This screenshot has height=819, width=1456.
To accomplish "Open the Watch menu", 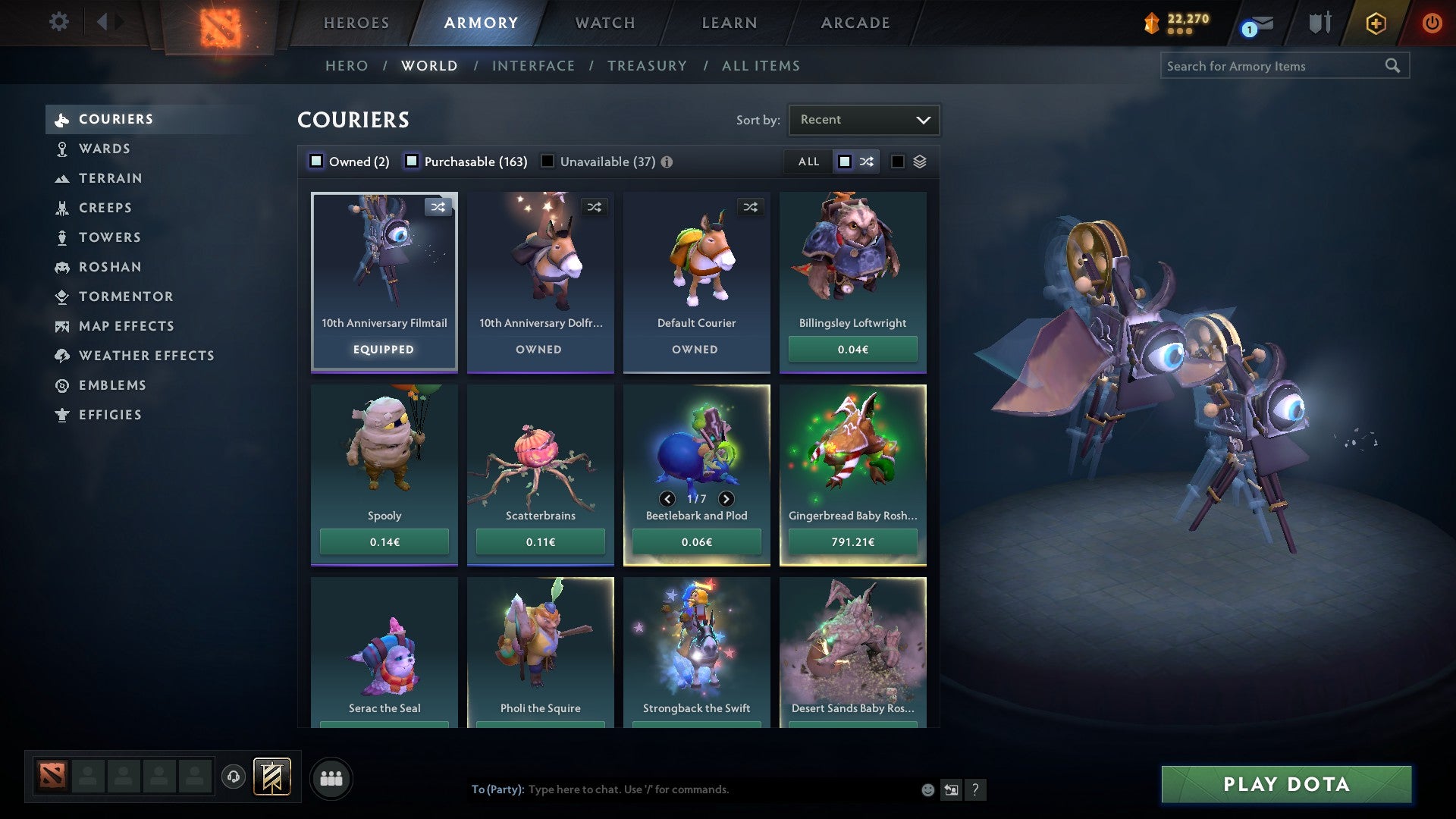I will (x=604, y=23).
